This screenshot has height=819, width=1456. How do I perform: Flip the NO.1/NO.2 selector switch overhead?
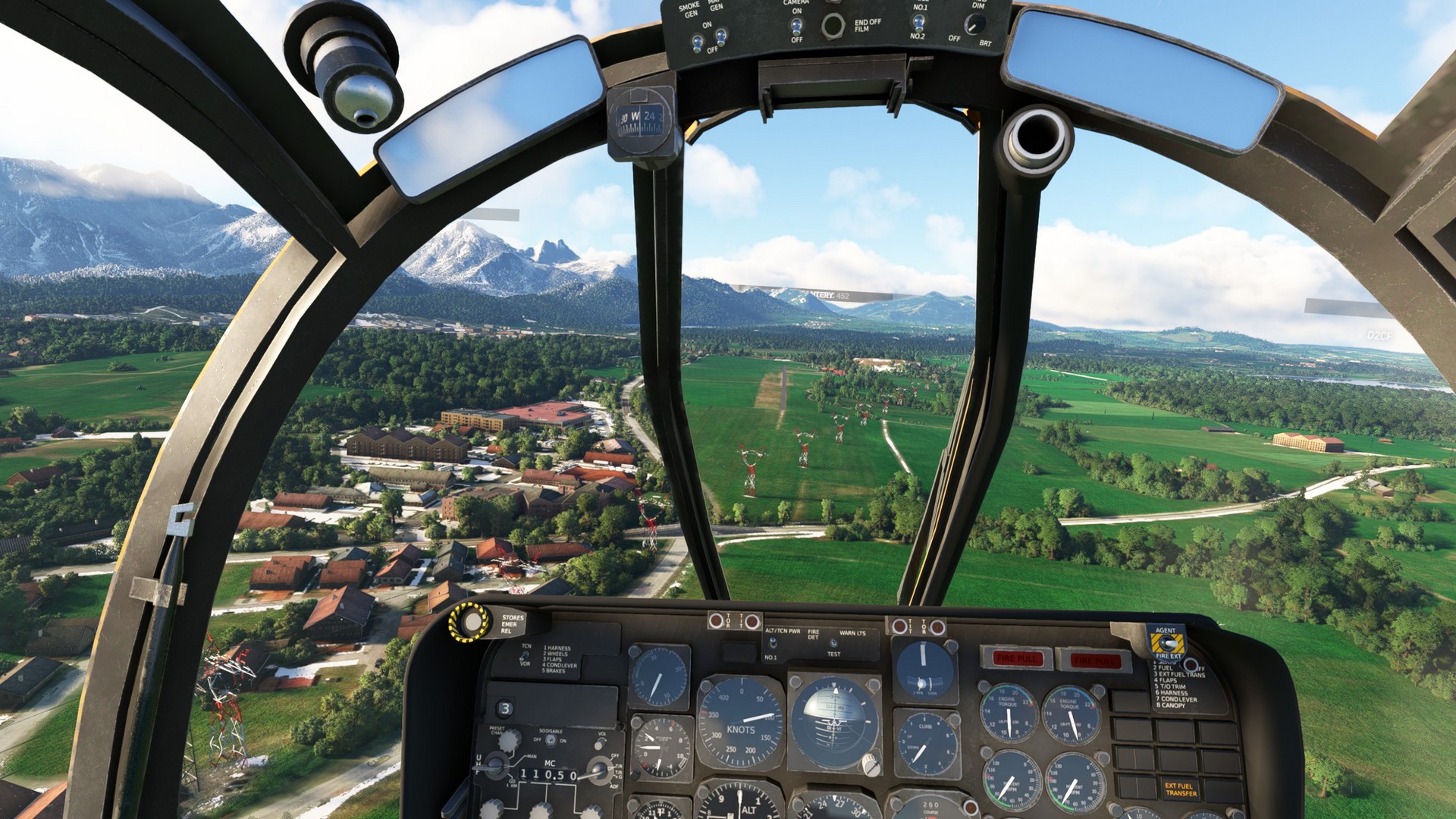pyautogui.click(x=918, y=22)
